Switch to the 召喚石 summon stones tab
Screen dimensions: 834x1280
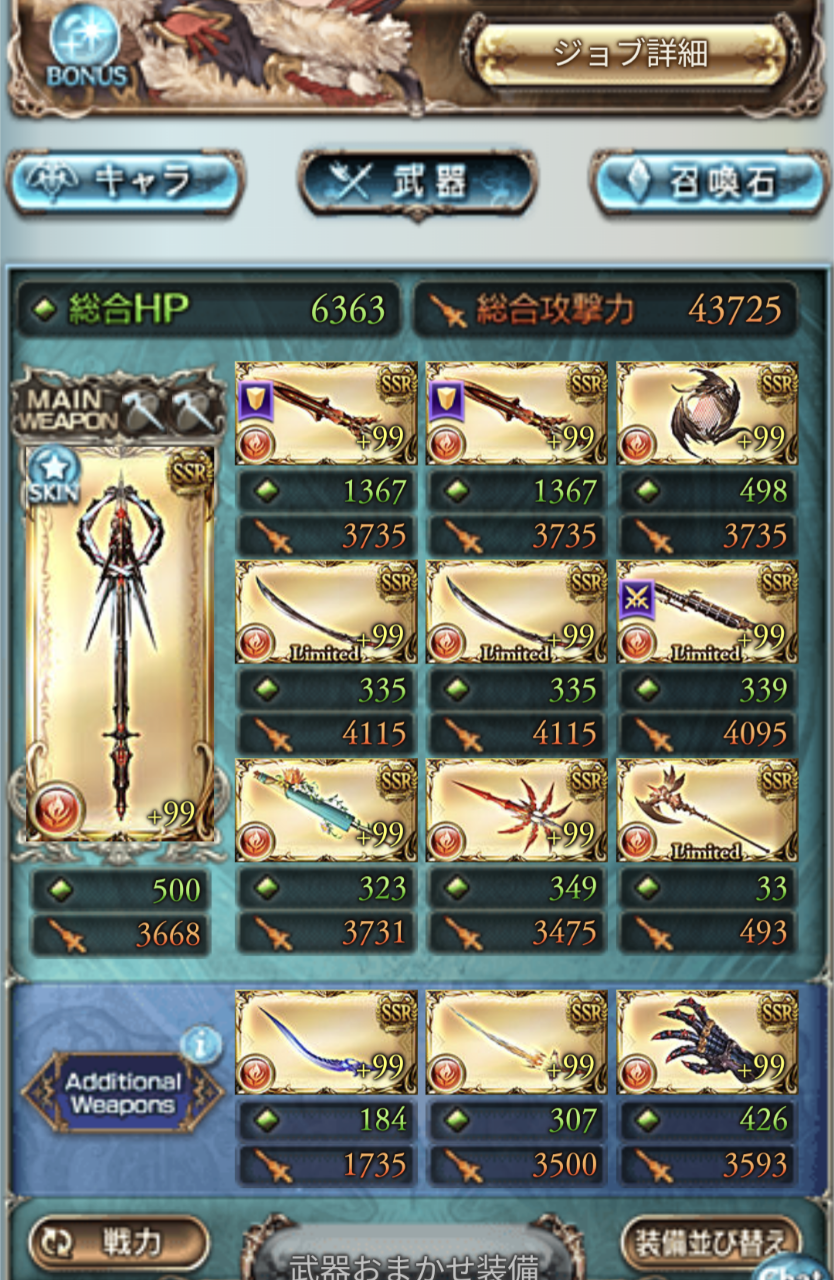tap(710, 184)
